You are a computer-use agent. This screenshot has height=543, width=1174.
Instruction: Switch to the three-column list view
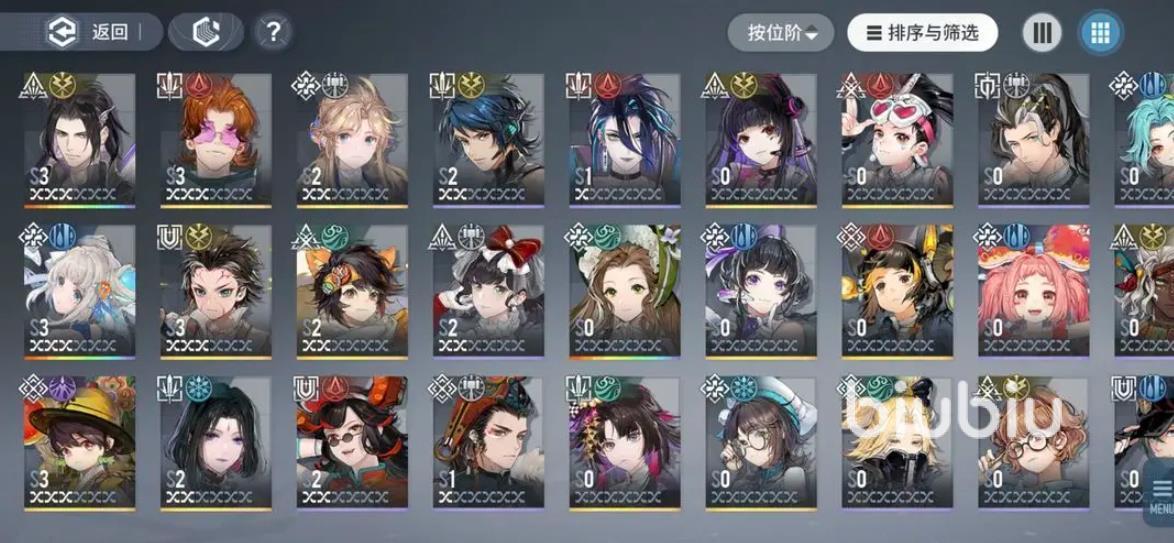click(x=1042, y=33)
